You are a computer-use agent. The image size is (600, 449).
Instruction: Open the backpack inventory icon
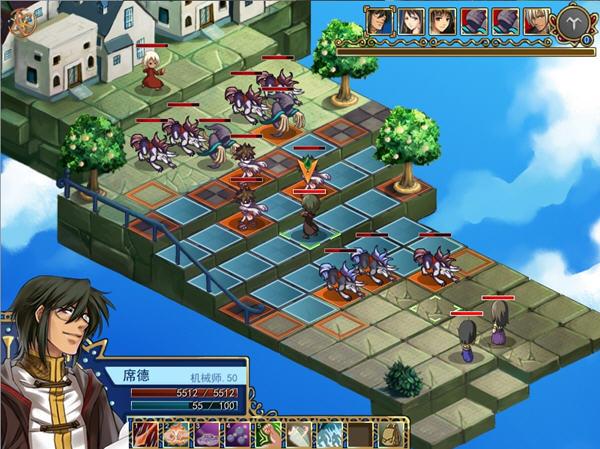394,434
